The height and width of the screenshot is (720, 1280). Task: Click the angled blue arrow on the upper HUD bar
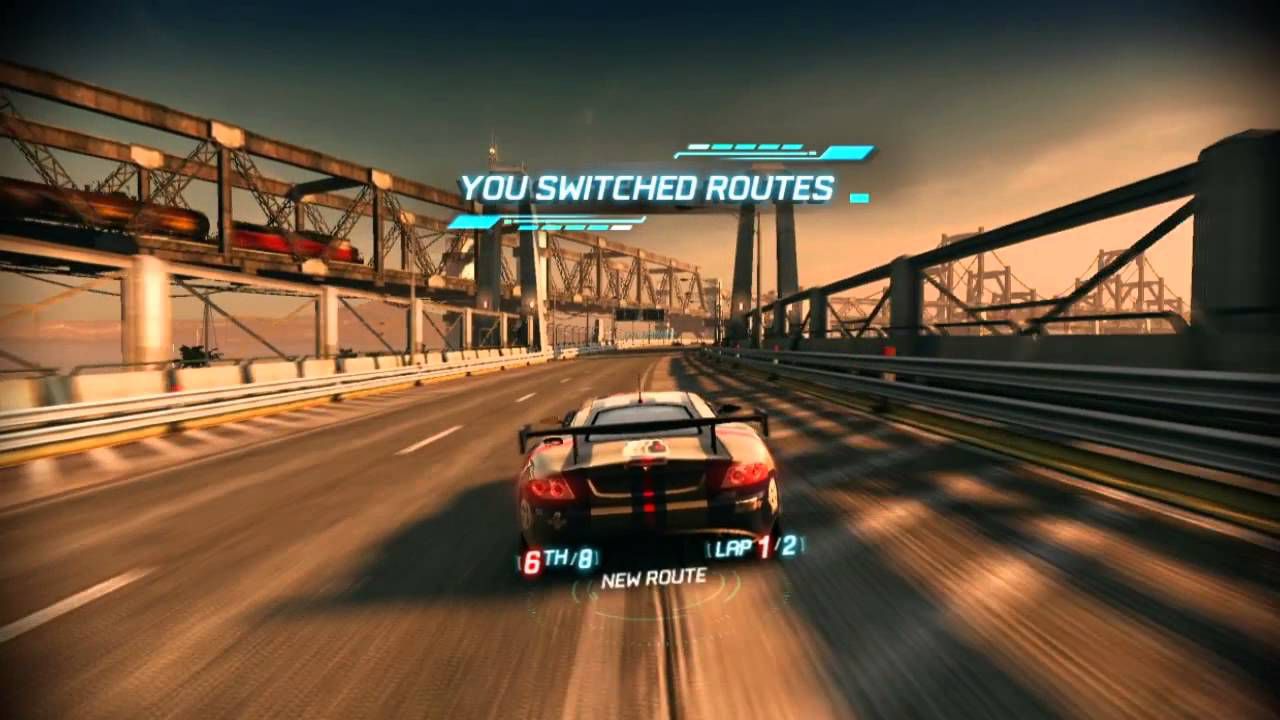coord(846,152)
